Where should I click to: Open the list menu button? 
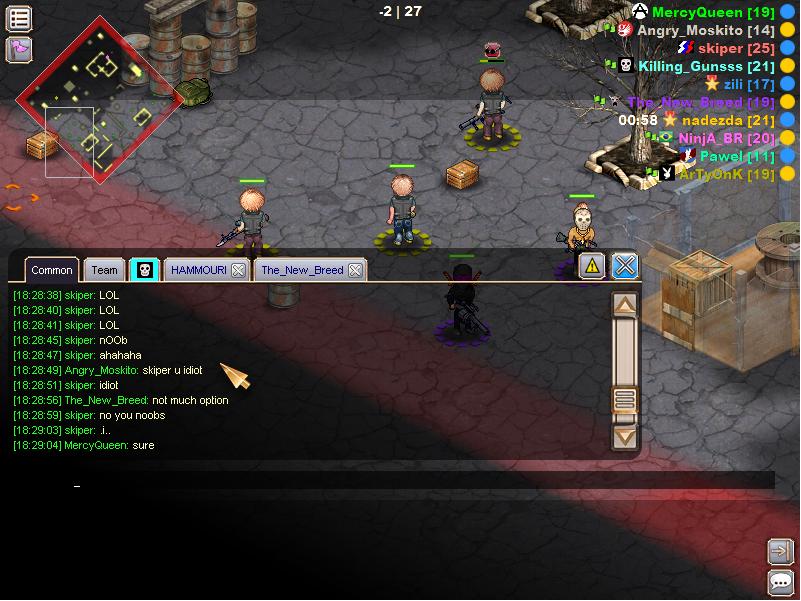tap(19, 18)
